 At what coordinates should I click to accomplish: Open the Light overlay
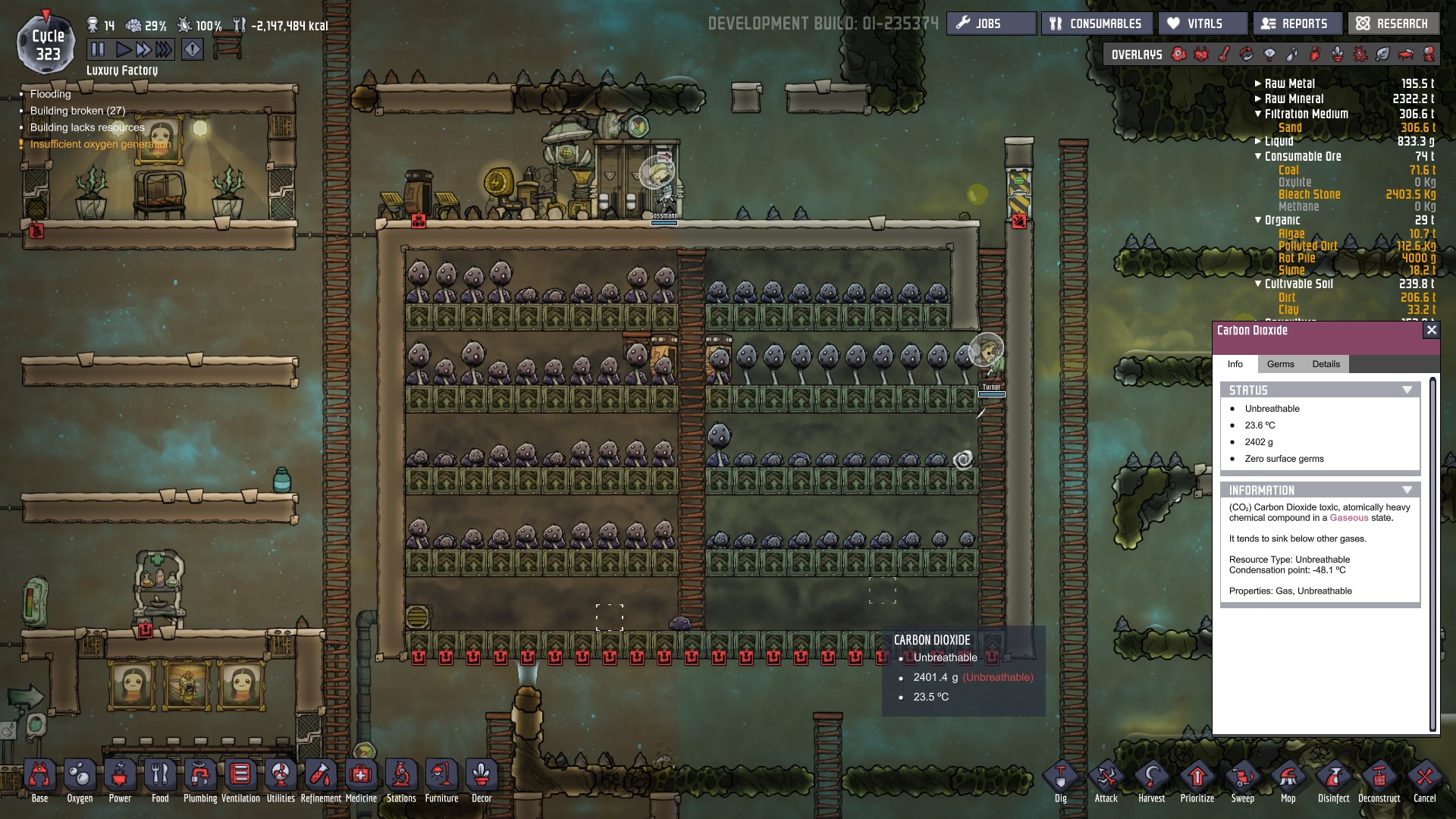coord(1269,54)
